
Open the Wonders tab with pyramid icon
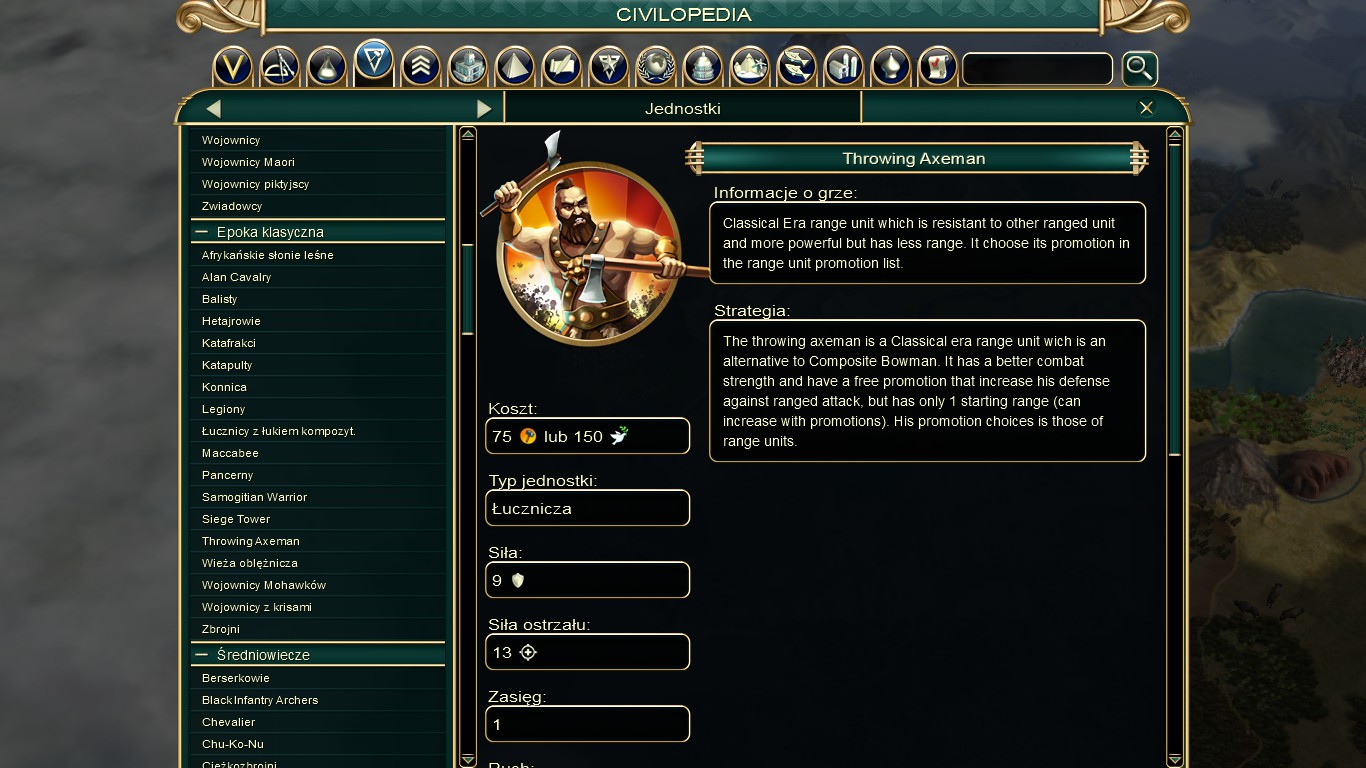coord(515,67)
